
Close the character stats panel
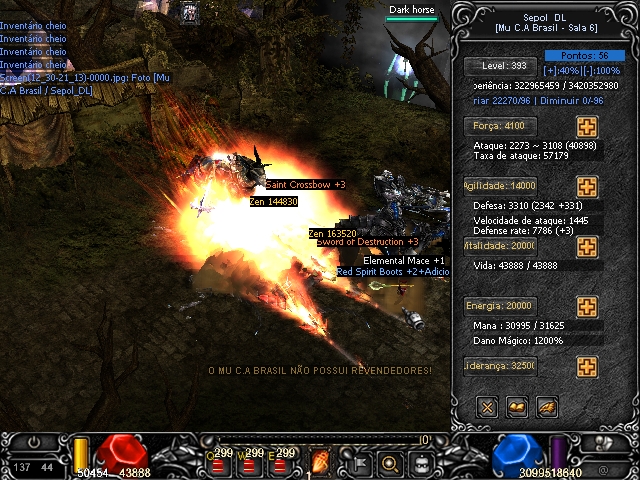click(487, 407)
